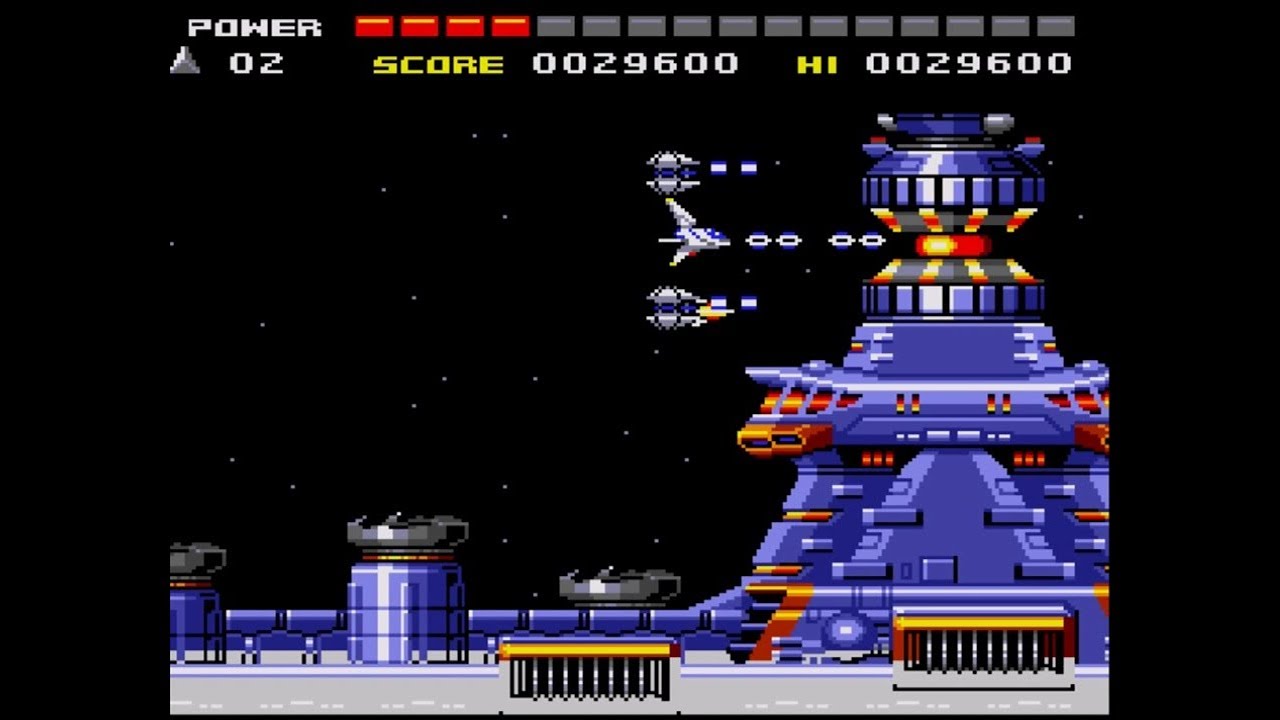Click the lower enemy fighter with exhaust flame

672,305
